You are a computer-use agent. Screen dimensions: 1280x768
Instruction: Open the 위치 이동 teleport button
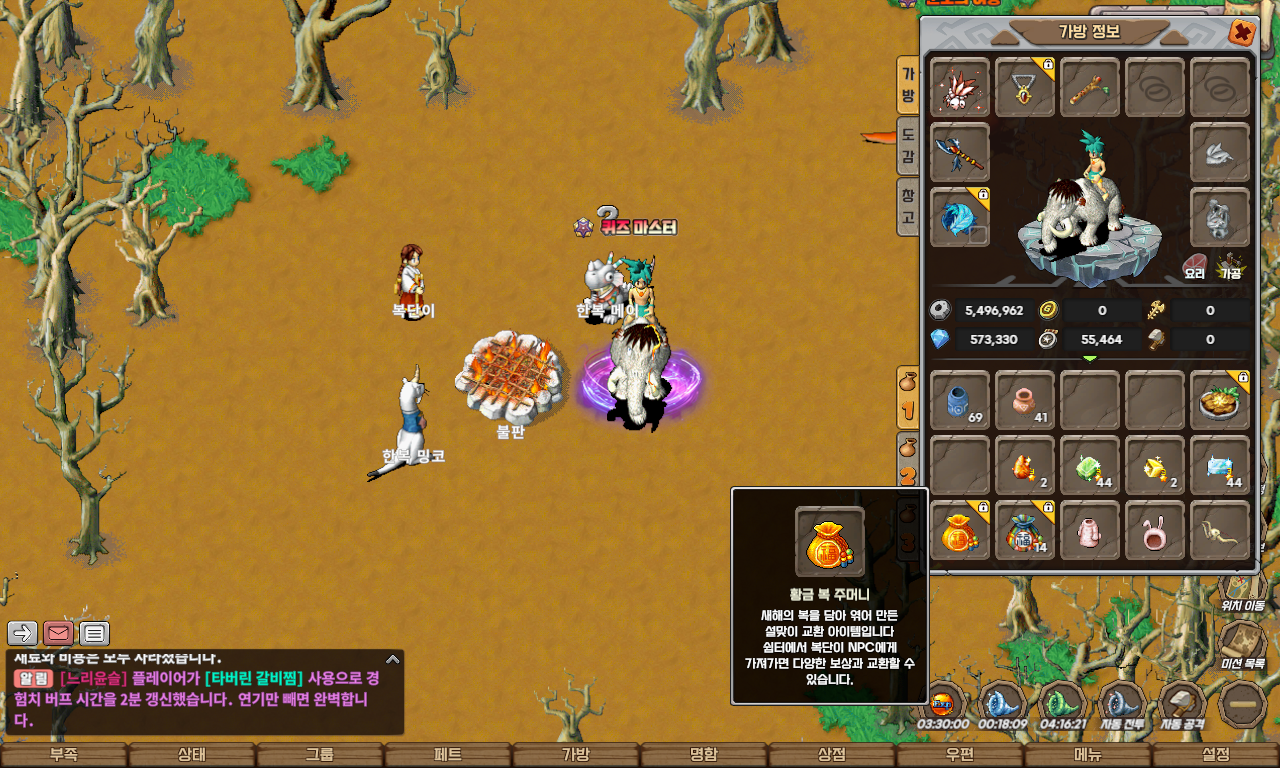pyautogui.click(x=1242, y=588)
